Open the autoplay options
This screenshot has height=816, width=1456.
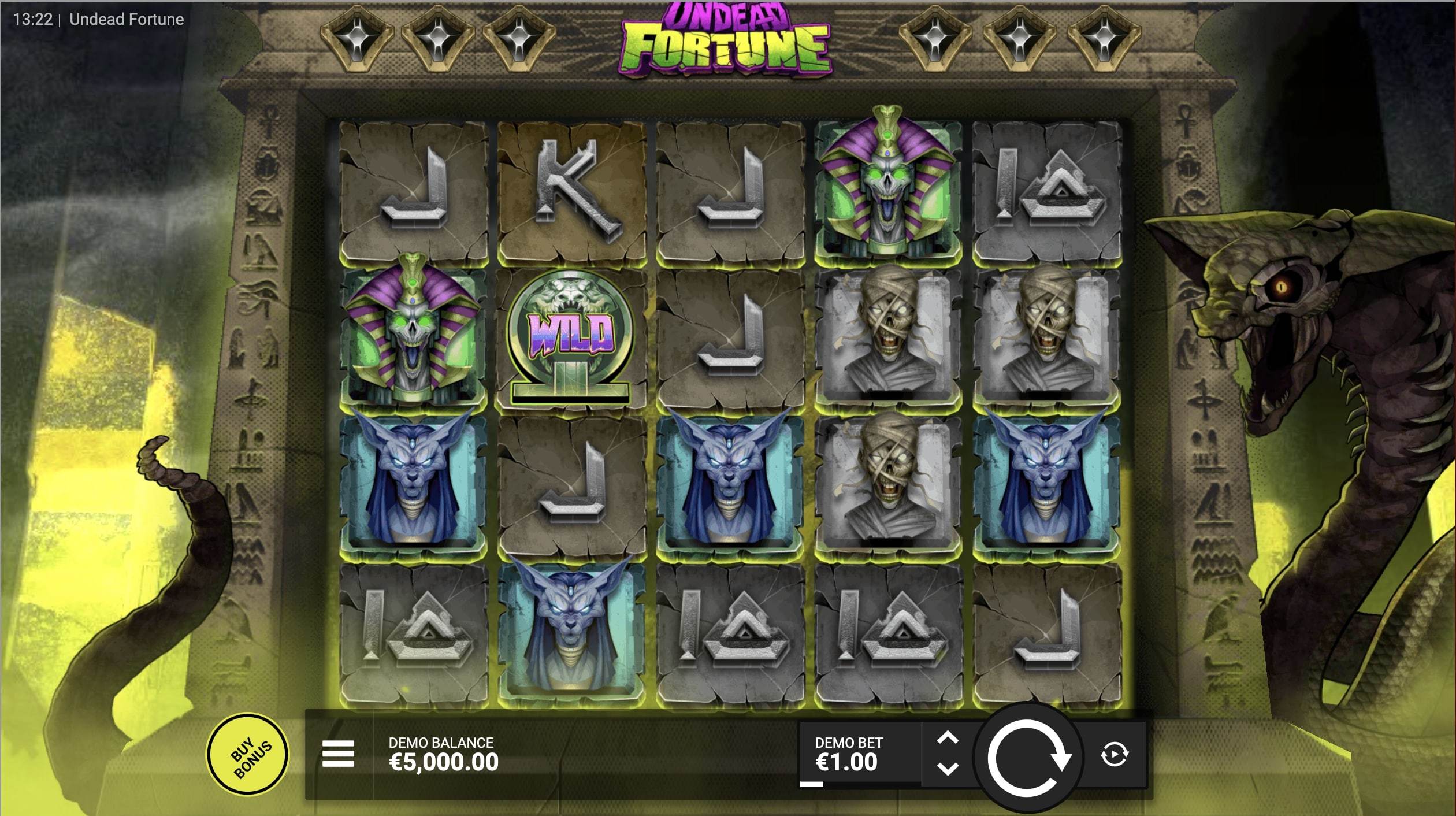pyautogui.click(x=1114, y=755)
